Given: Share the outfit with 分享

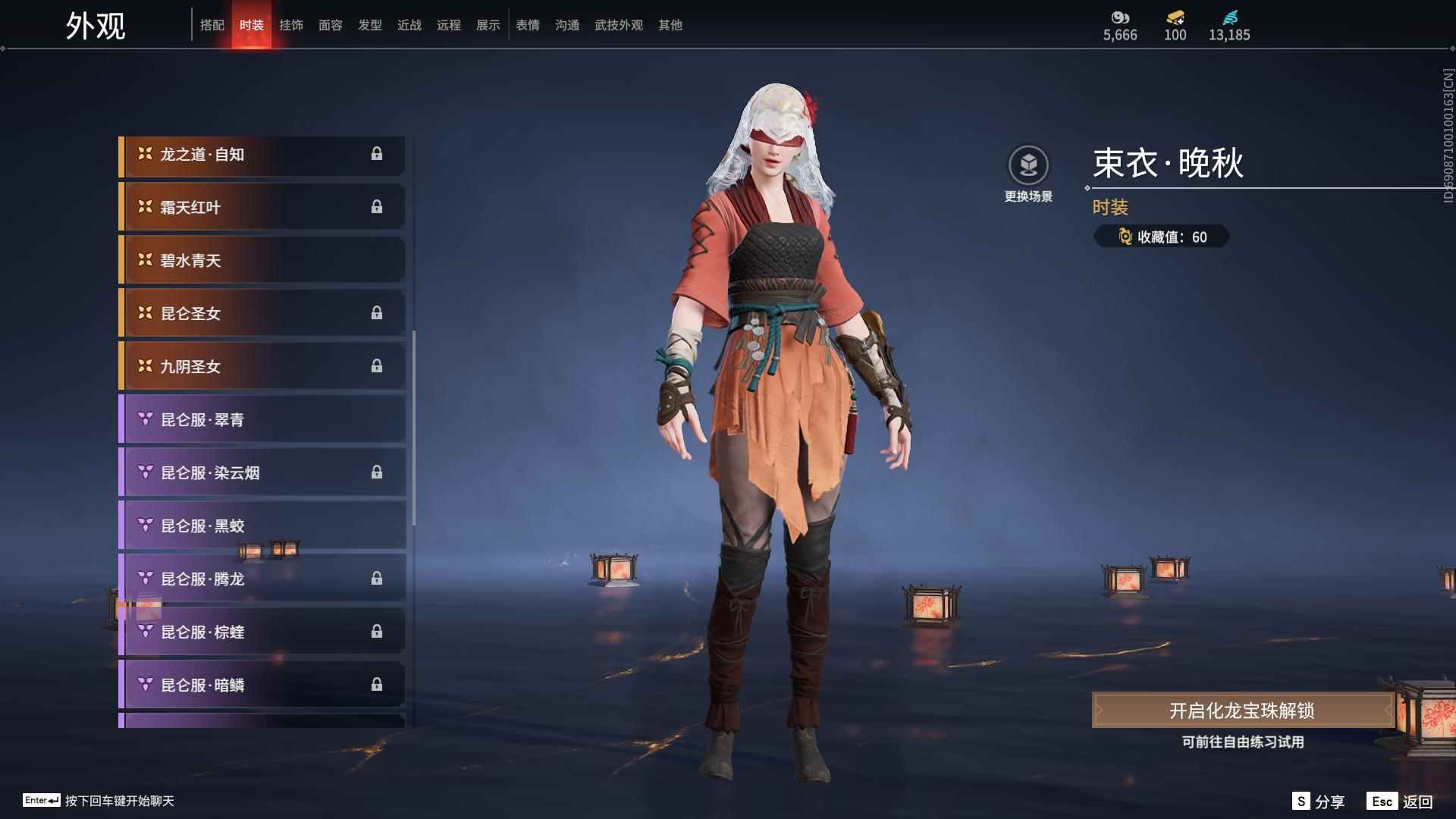Looking at the screenshot, I should pos(1319,802).
